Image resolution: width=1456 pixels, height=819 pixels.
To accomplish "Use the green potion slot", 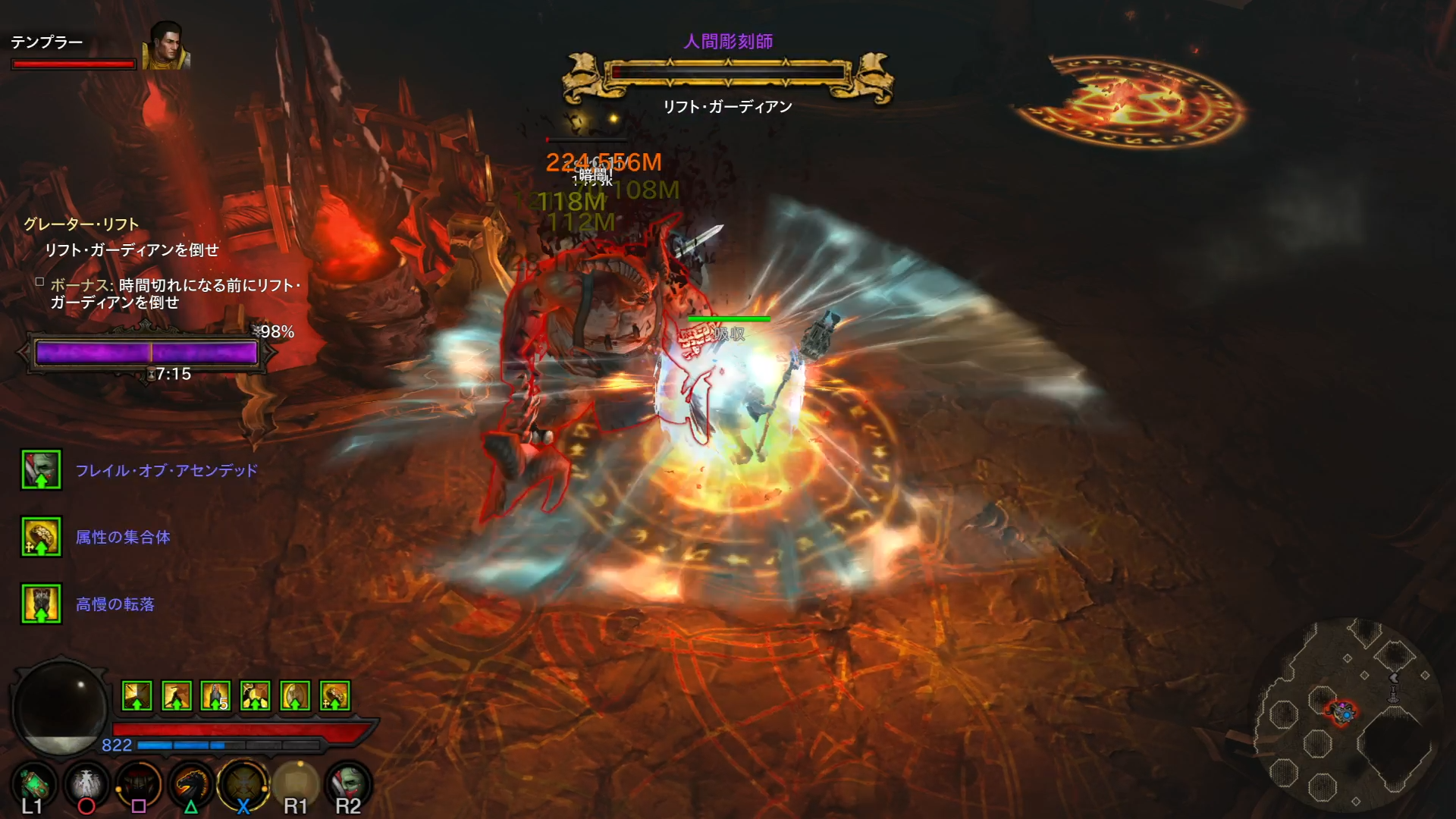I will tap(33, 785).
